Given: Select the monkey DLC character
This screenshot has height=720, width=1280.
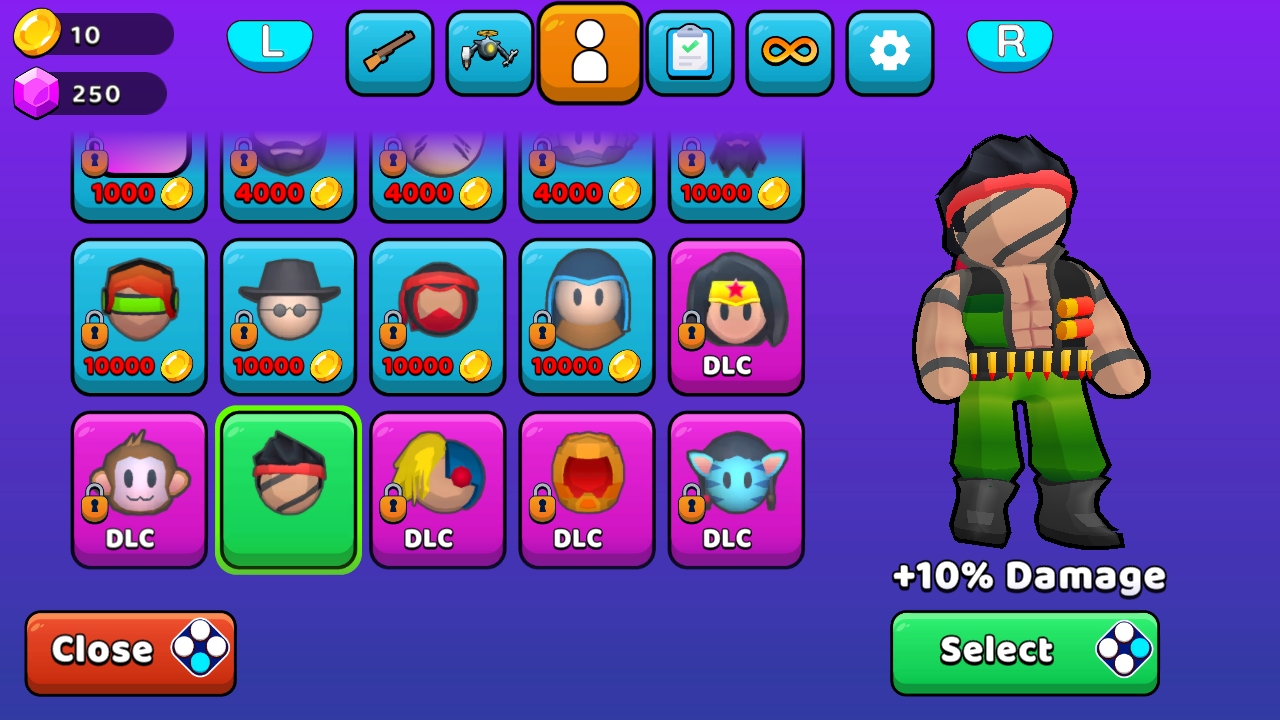Looking at the screenshot, I should click(x=140, y=489).
